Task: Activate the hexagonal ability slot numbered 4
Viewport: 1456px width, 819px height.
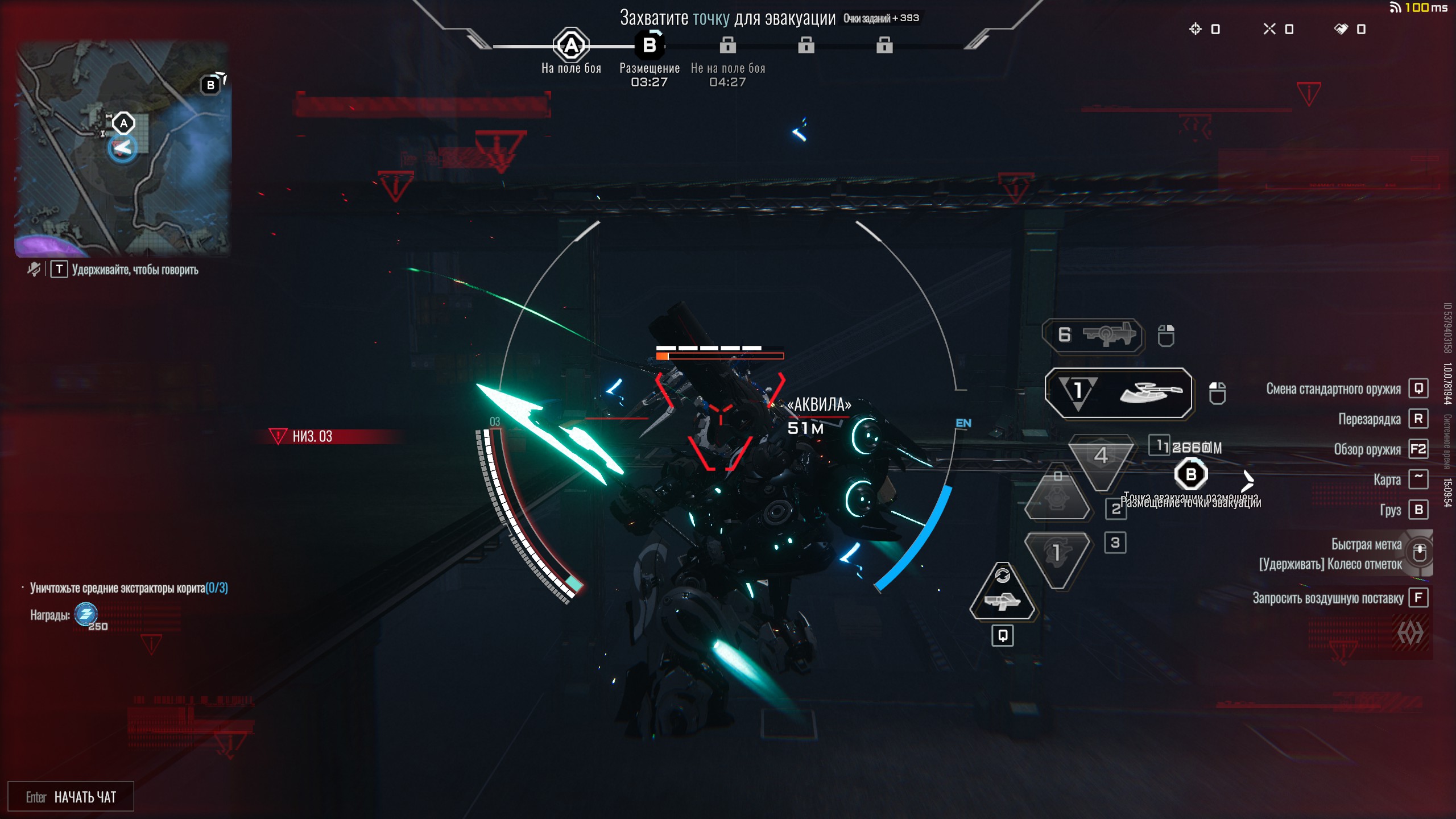Action: [1101, 458]
